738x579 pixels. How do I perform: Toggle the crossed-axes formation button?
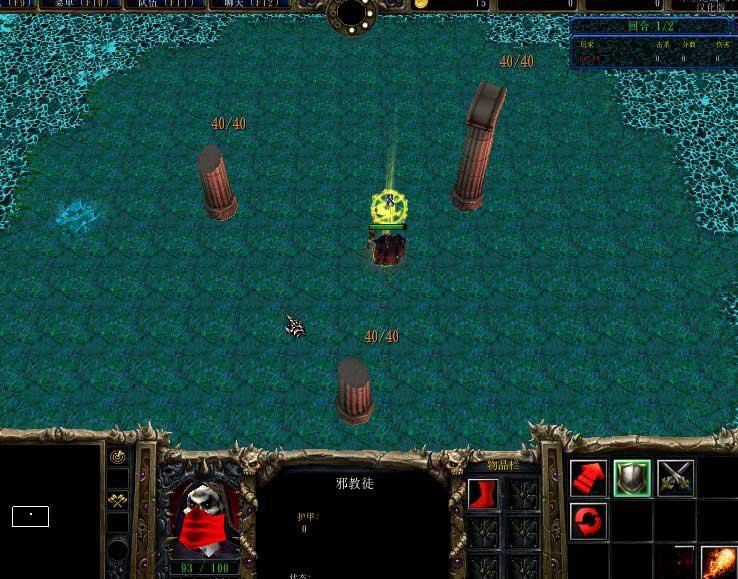[x=118, y=499]
